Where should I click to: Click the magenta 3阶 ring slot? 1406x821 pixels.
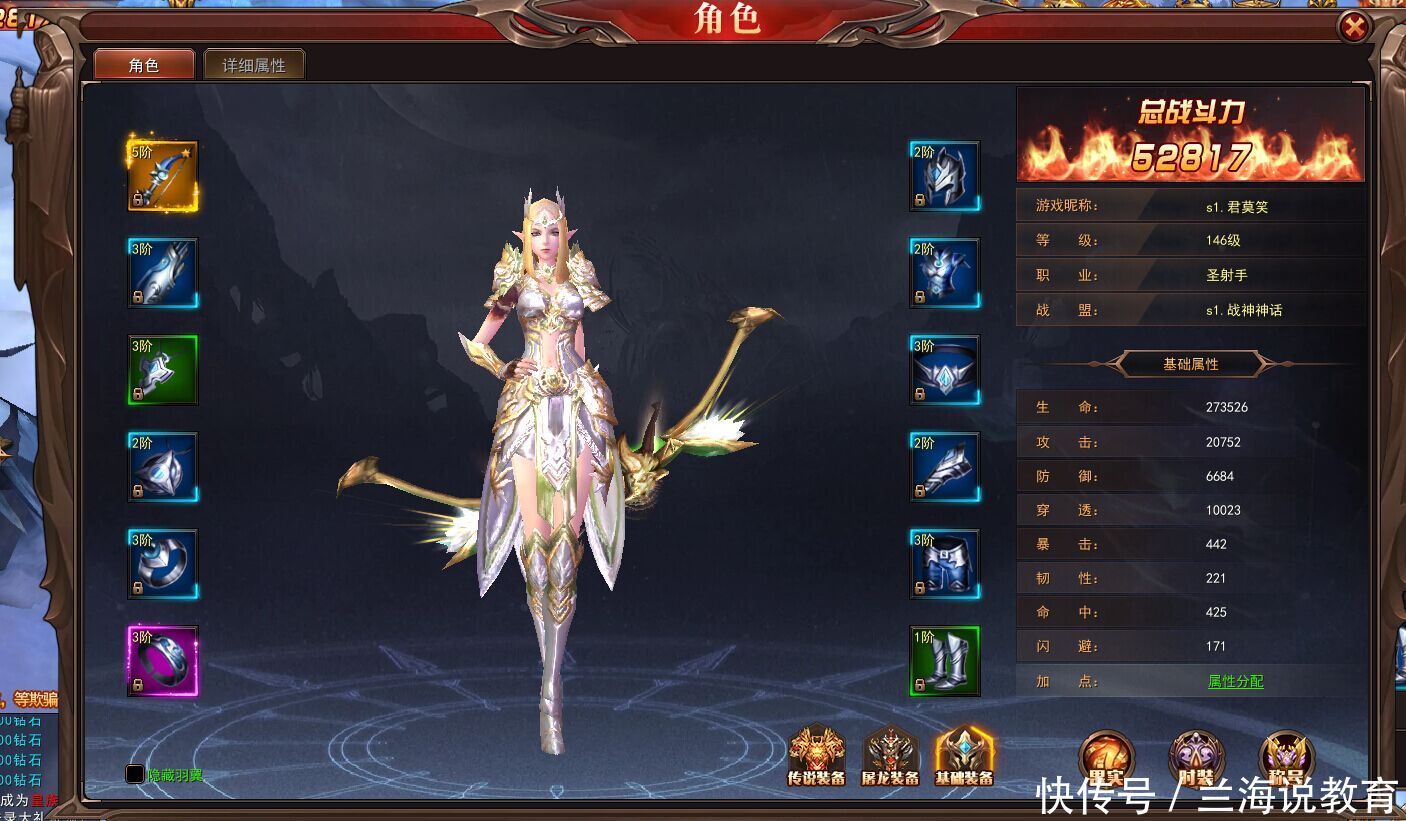[x=163, y=661]
